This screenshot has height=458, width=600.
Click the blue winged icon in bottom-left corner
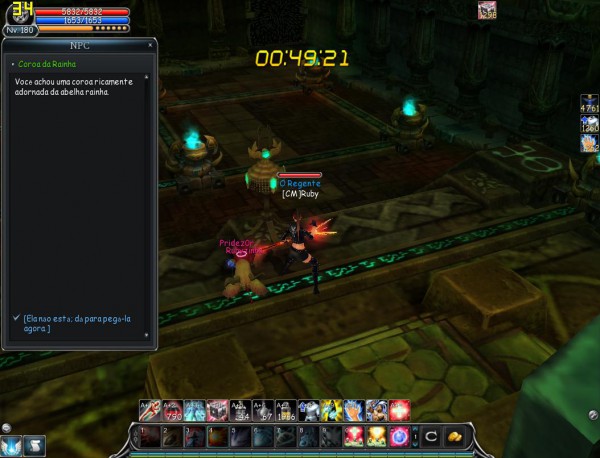tap(12, 445)
